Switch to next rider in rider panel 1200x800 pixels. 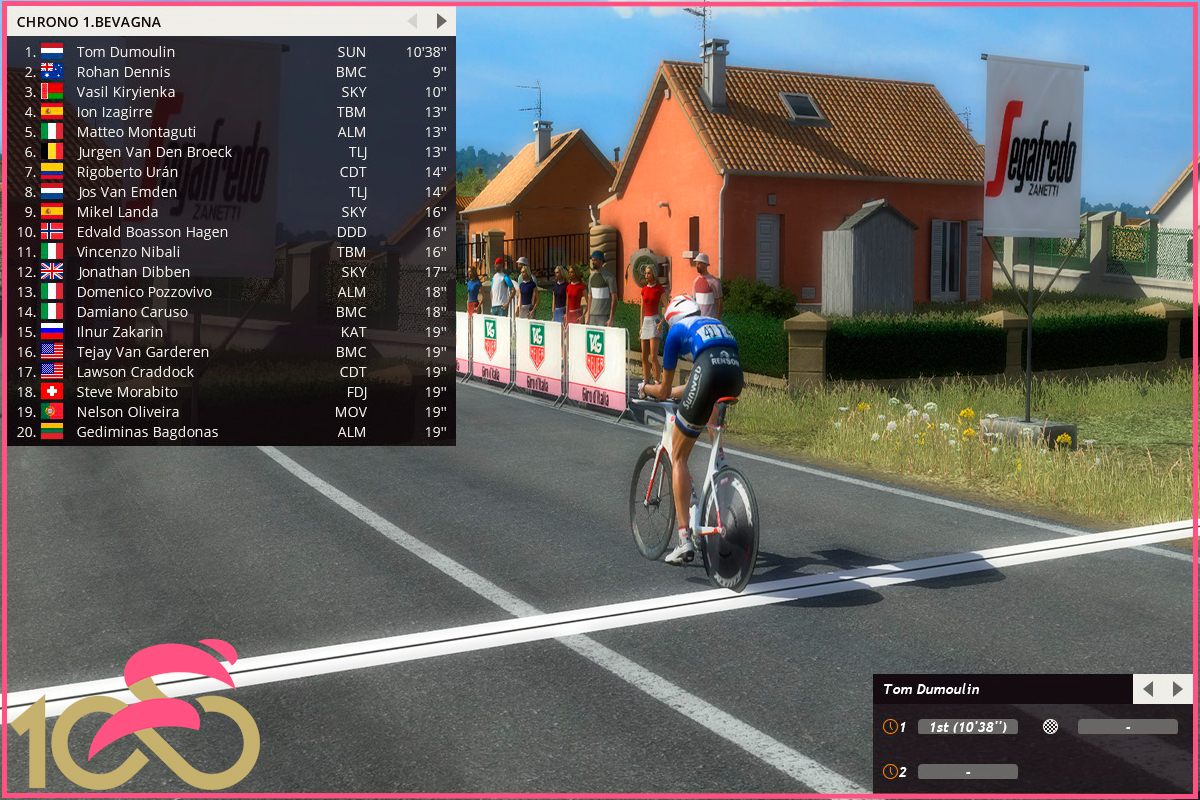1178,689
